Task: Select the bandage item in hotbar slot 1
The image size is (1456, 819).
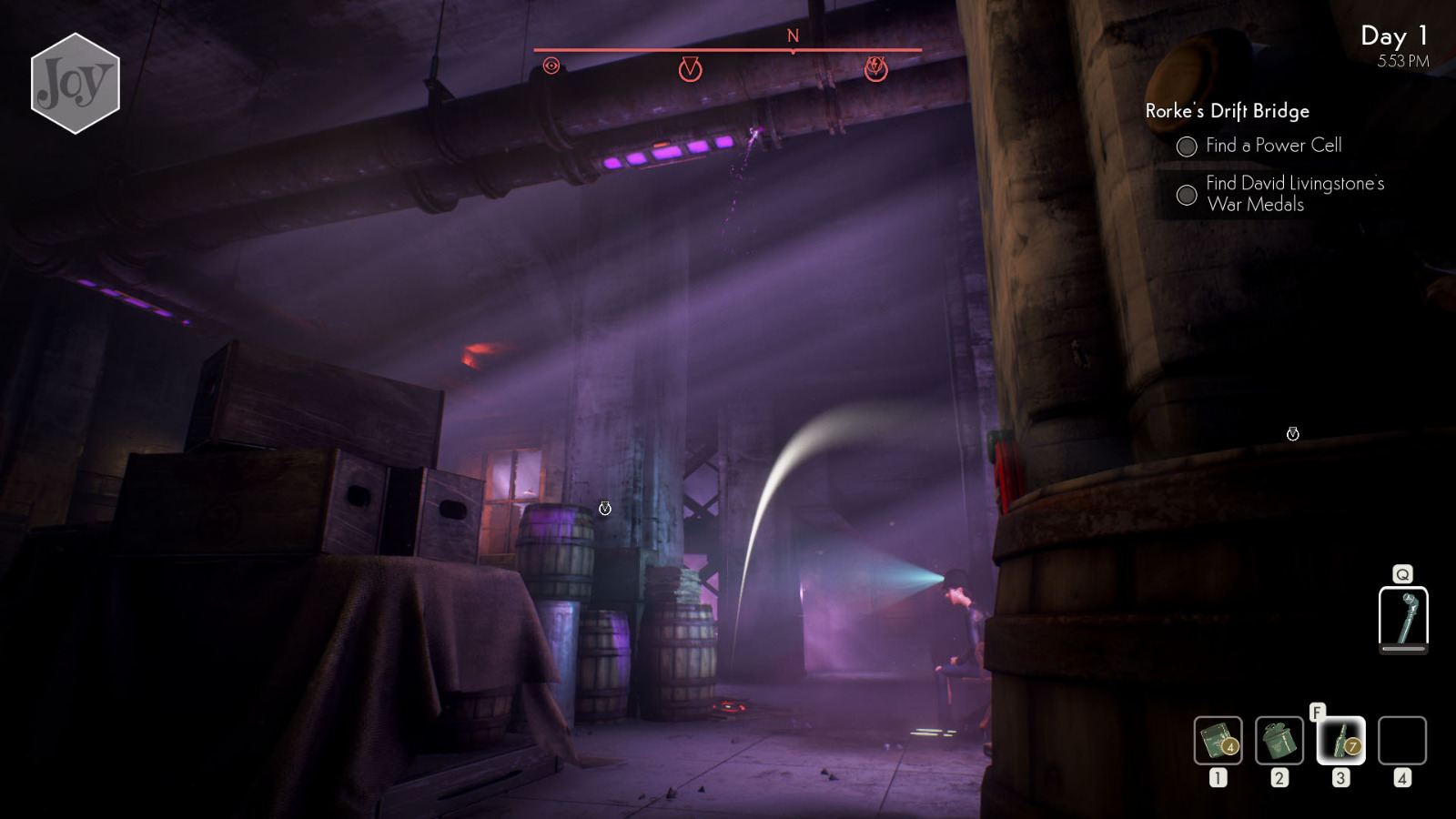Action: pyautogui.click(x=1218, y=739)
